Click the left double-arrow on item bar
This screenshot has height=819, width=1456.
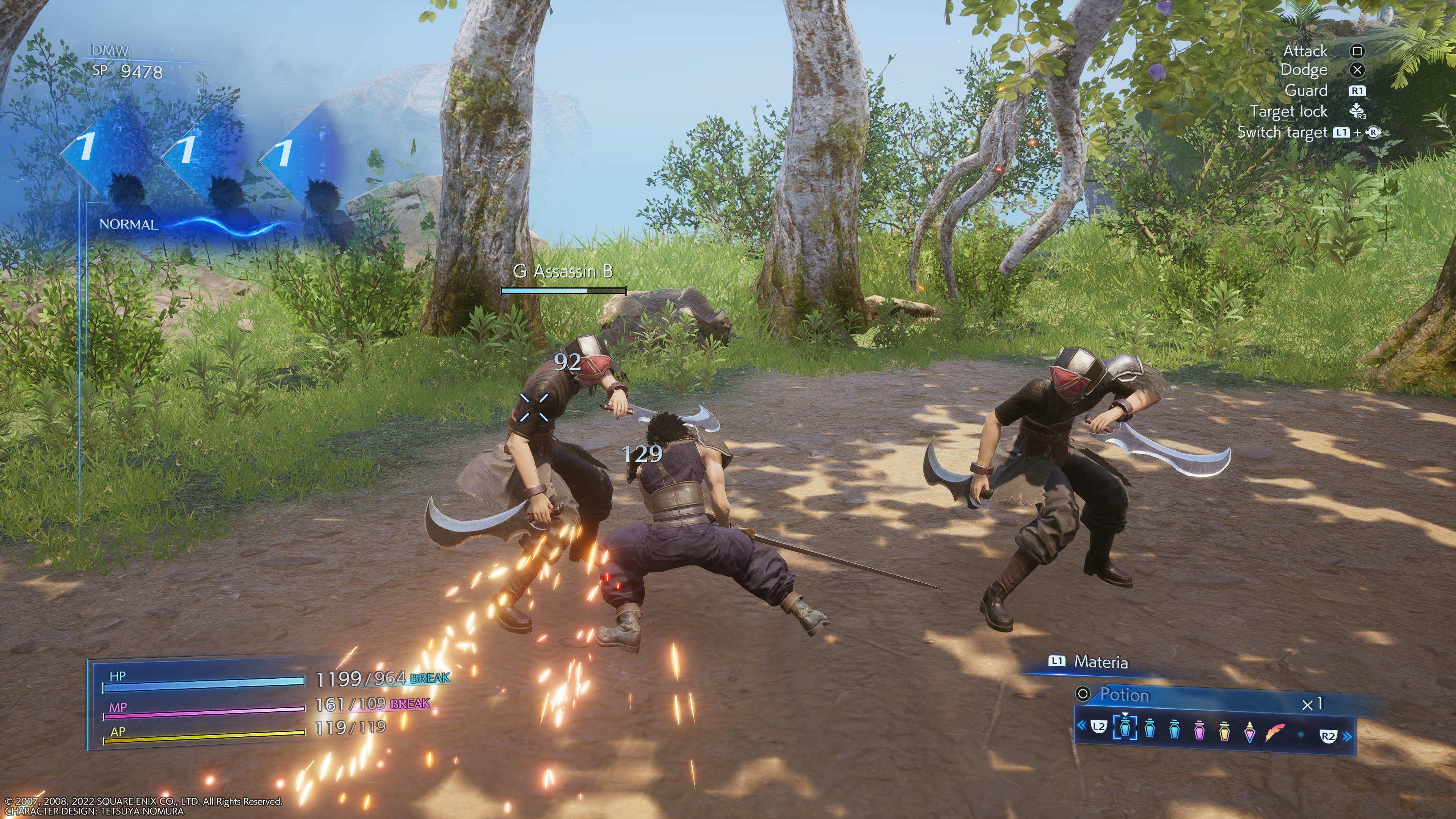(x=1081, y=726)
